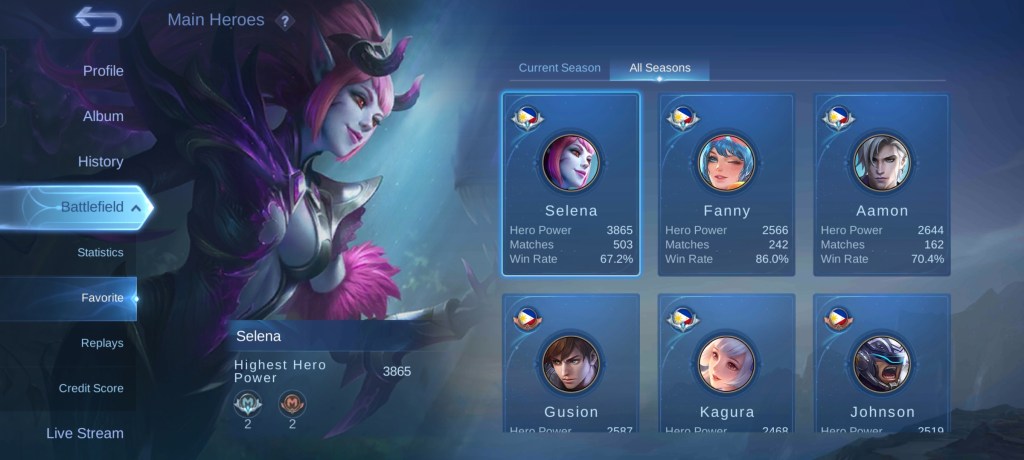The height and width of the screenshot is (460, 1024).
Task: Open the Live Stream section
Action: [85, 433]
